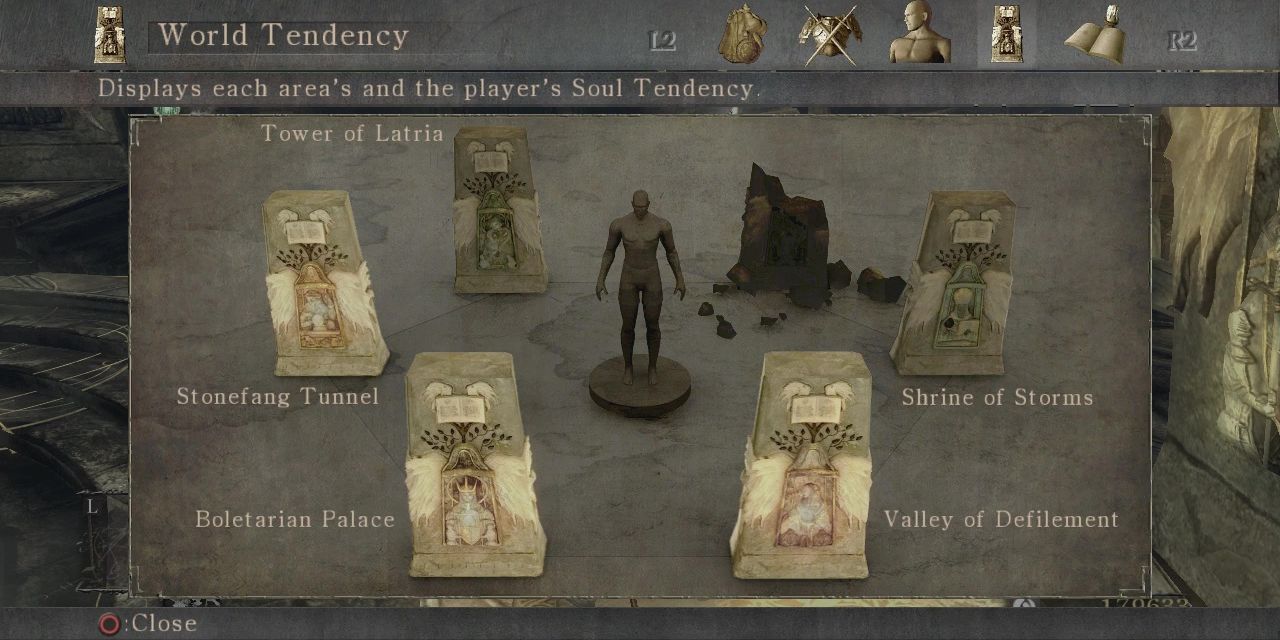Select the Tower of Latria archstone tablet

tap(497, 212)
